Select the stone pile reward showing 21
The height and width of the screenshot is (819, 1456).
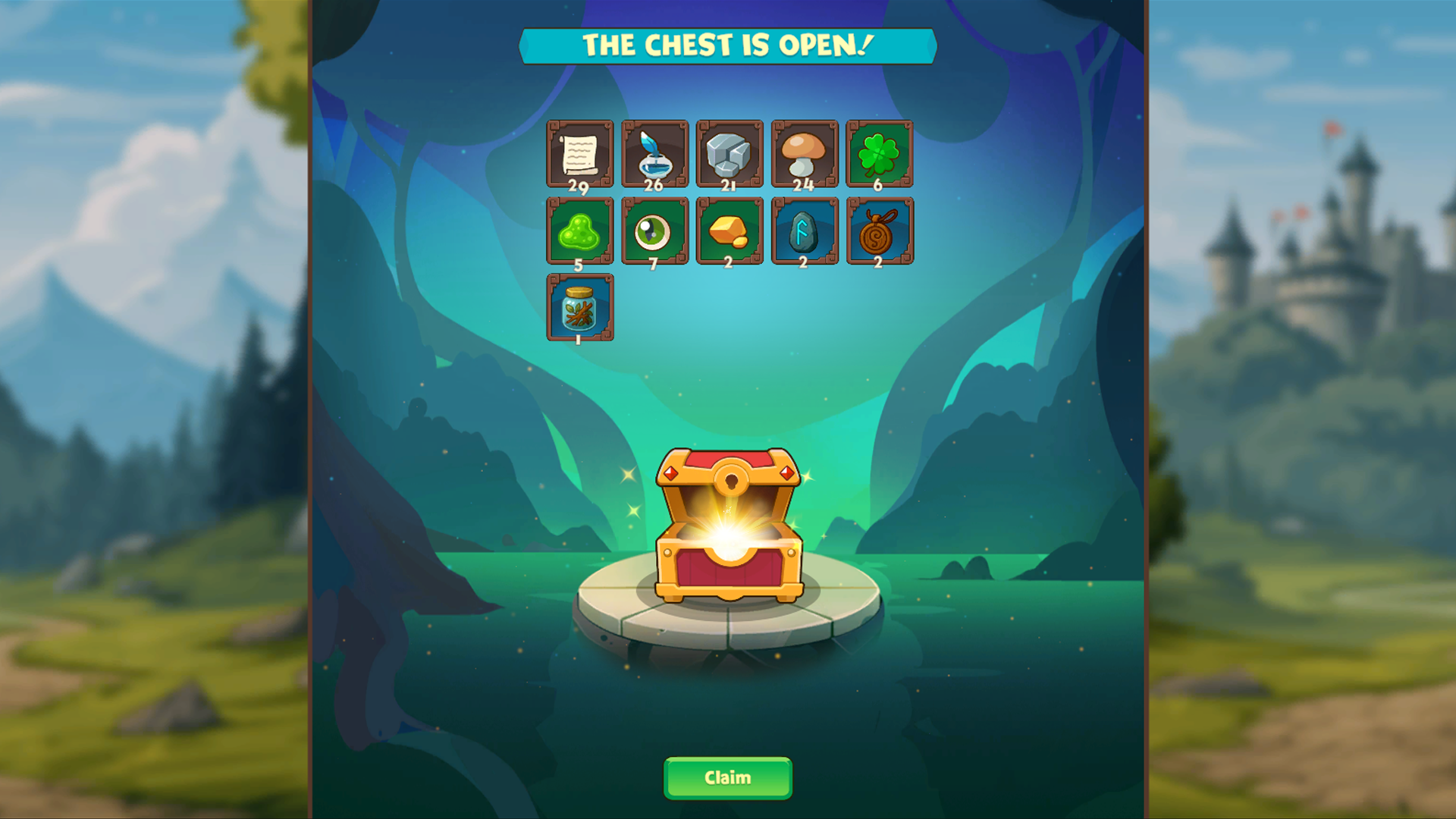pyautogui.click(x=729, y=154)
